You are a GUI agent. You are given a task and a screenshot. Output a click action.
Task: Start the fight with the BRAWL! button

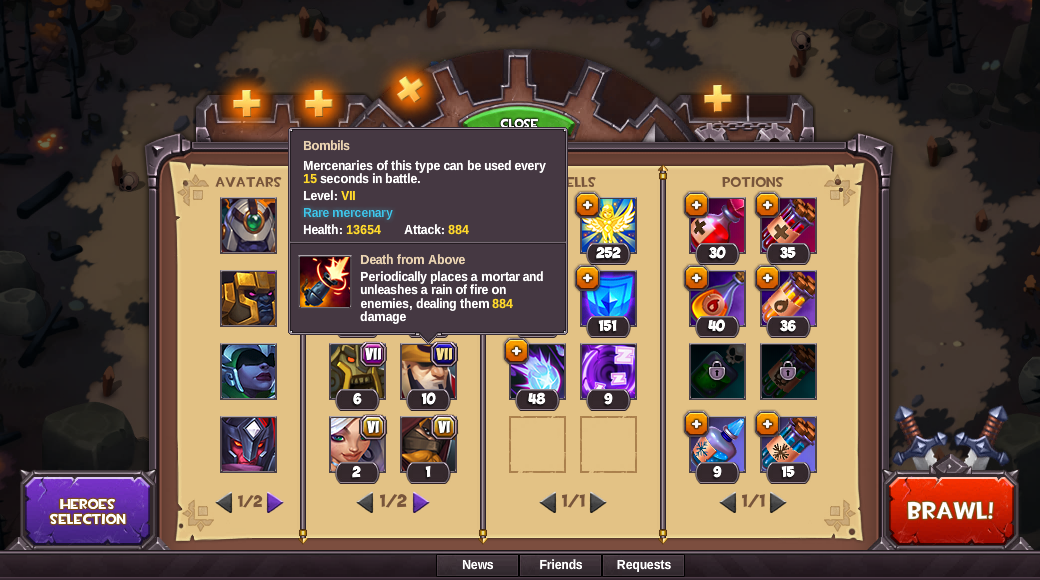tap(950, 511)
